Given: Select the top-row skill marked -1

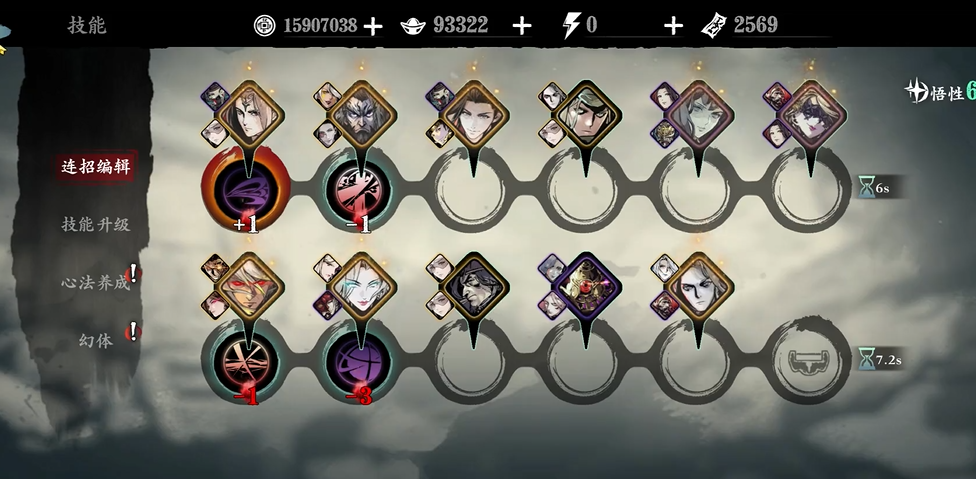Looking at the screenshot, I should pos(358,190).
